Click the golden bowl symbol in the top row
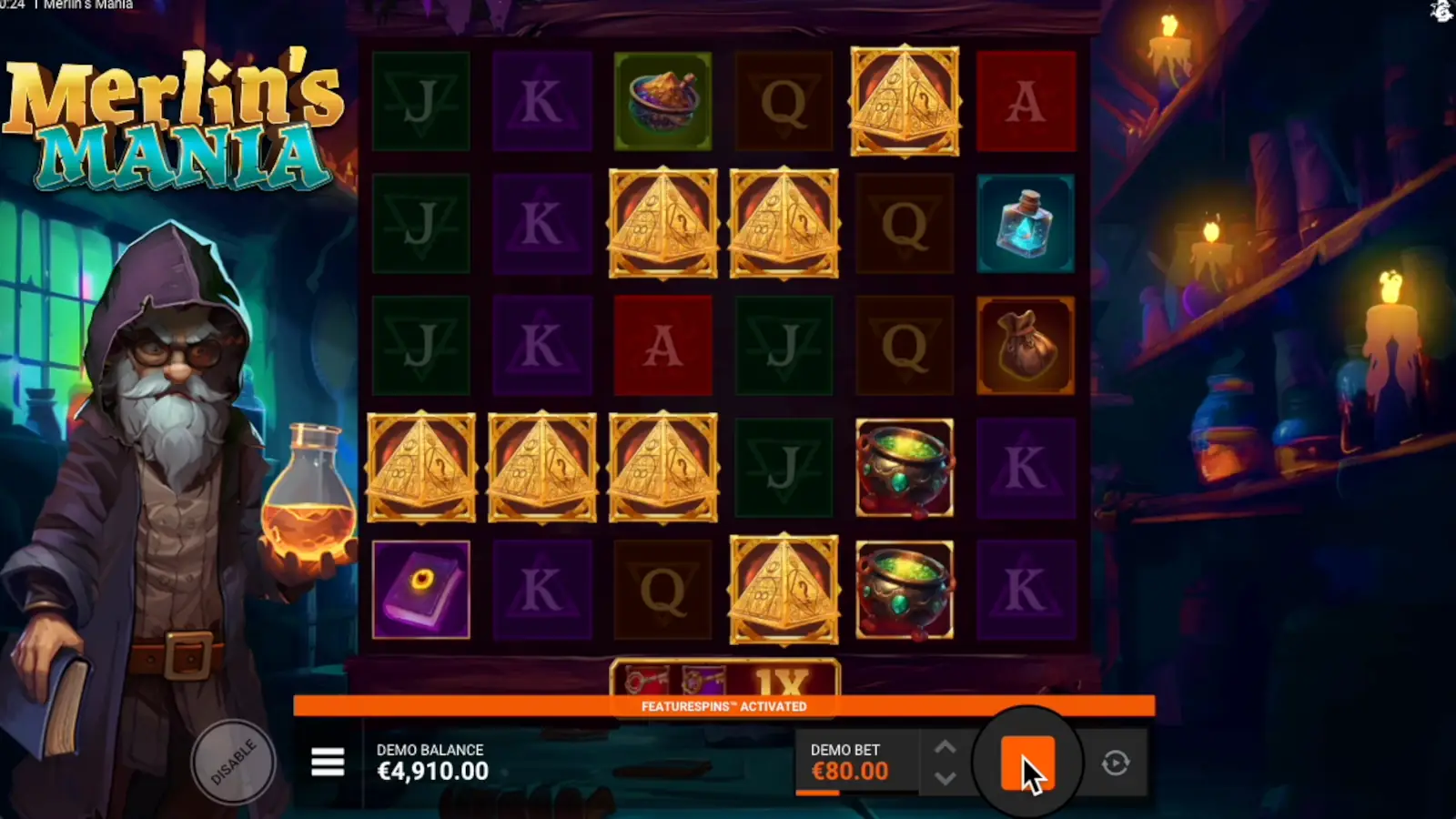The image size is (1456, 819). tap(663, 101)
